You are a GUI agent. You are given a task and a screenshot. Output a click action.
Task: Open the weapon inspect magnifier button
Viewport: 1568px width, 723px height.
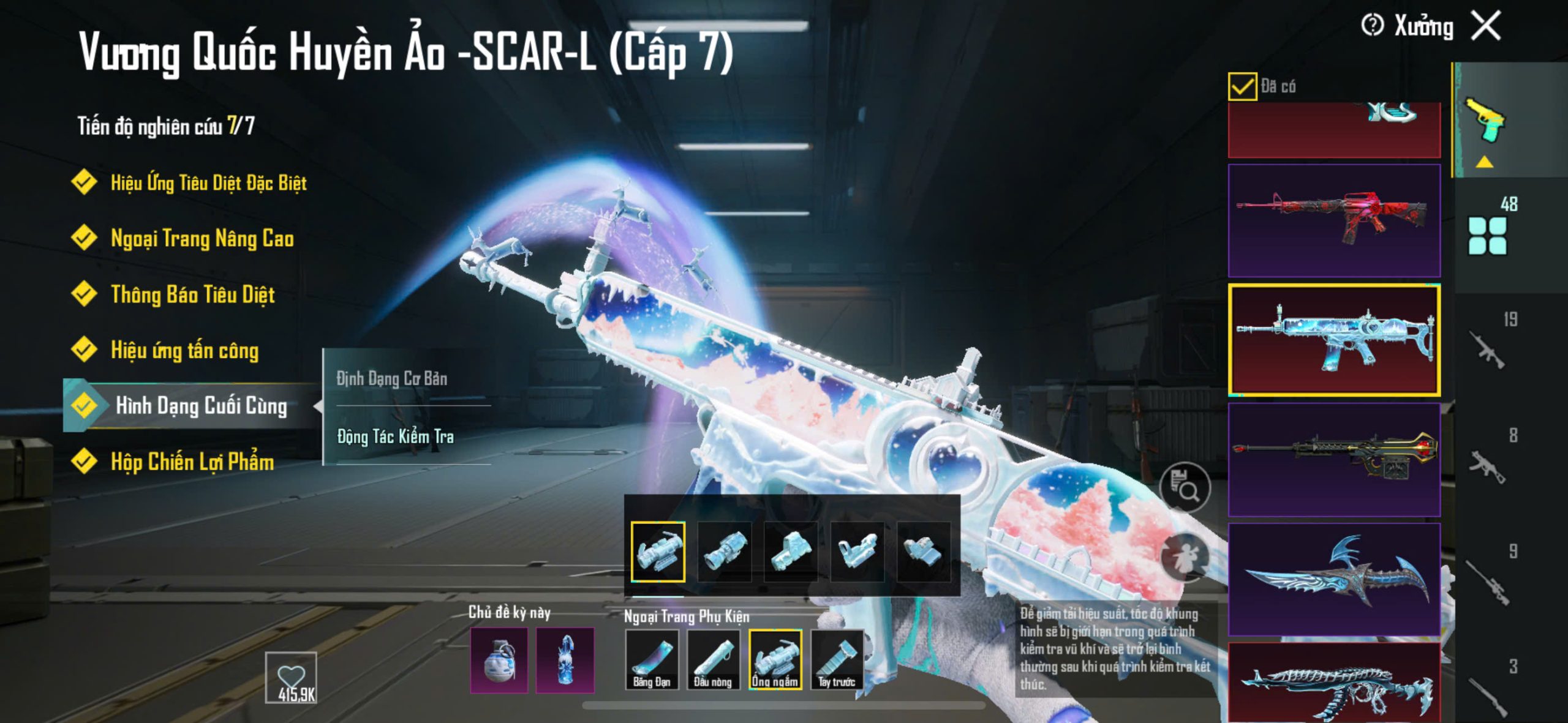coord(1185,487)
